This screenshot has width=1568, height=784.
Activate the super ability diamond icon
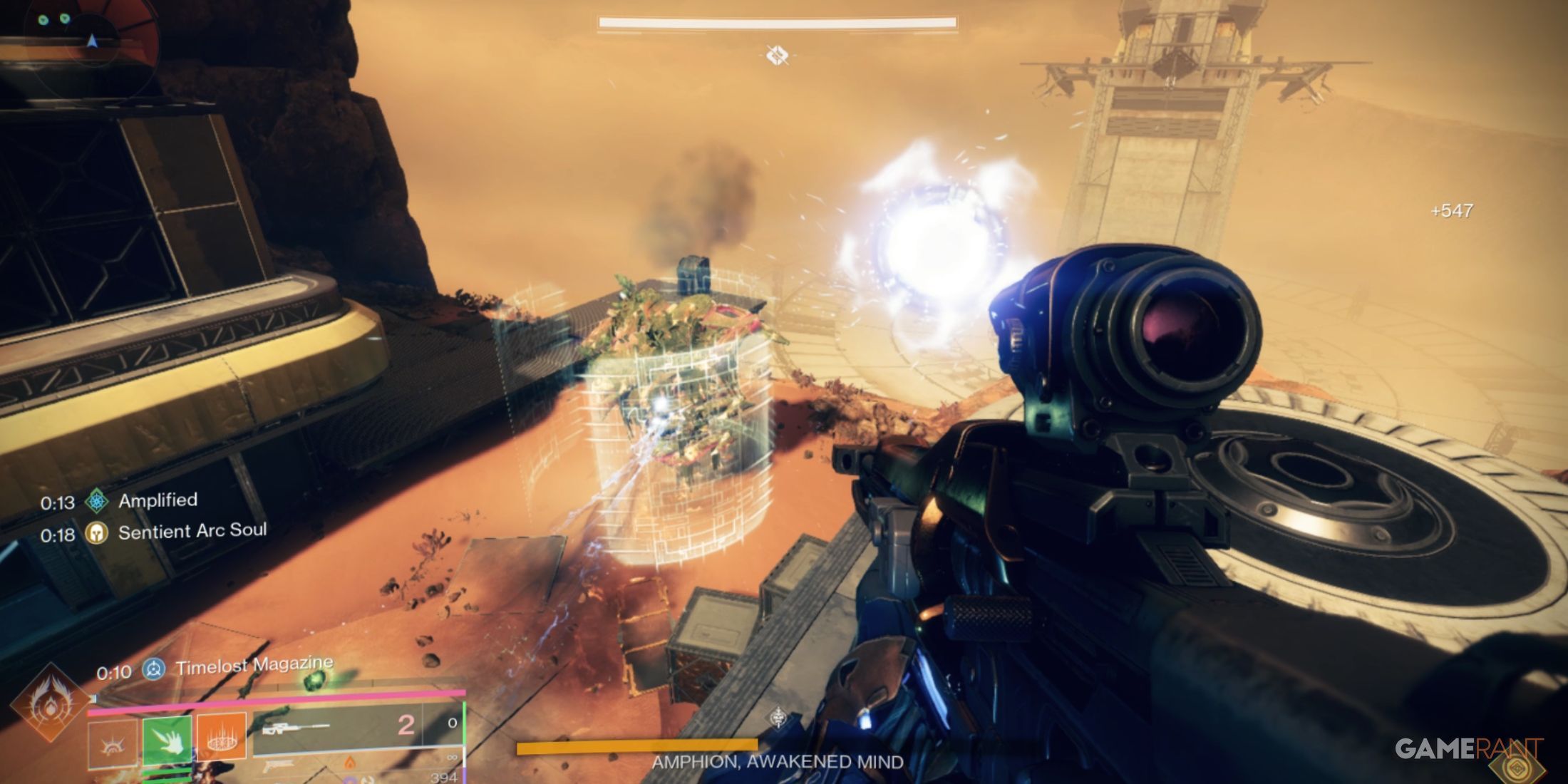click(48, 701)
